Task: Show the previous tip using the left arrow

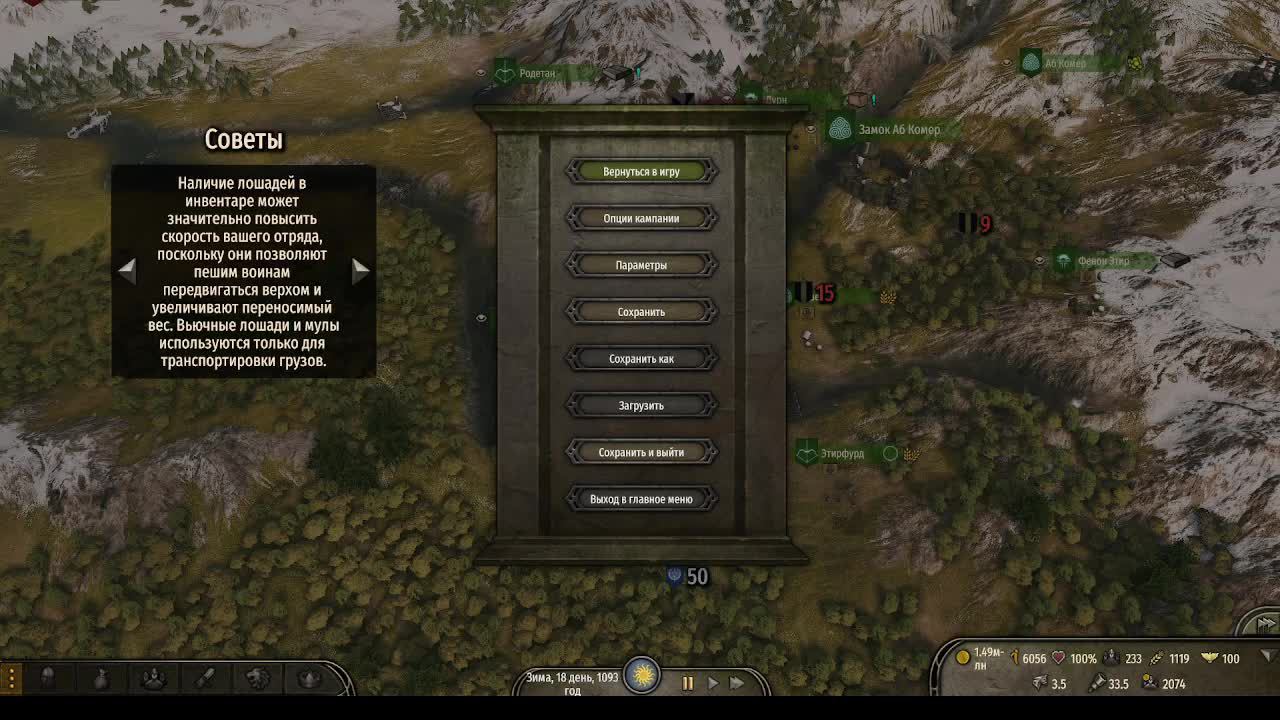Action: tap(128, 269)
